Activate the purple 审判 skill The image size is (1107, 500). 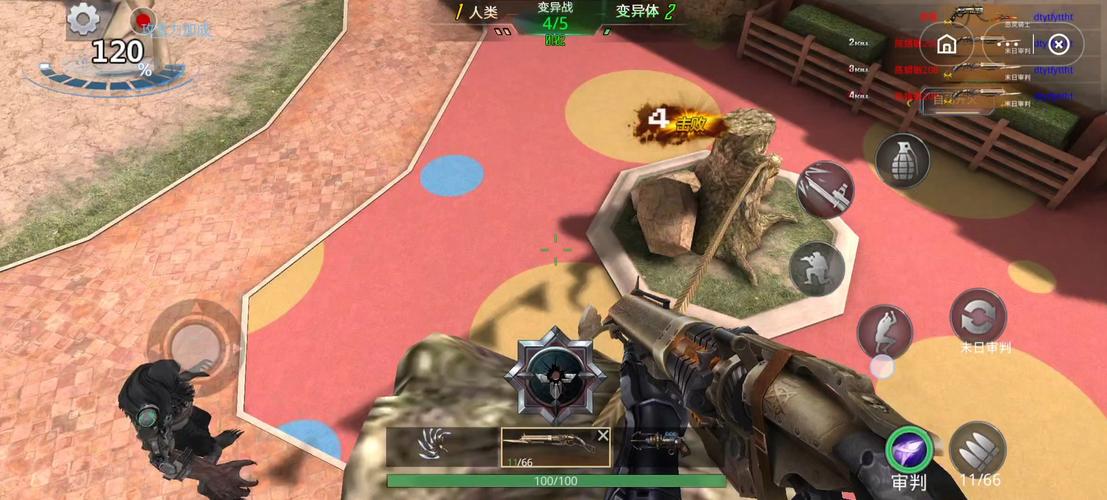point(909,452)
